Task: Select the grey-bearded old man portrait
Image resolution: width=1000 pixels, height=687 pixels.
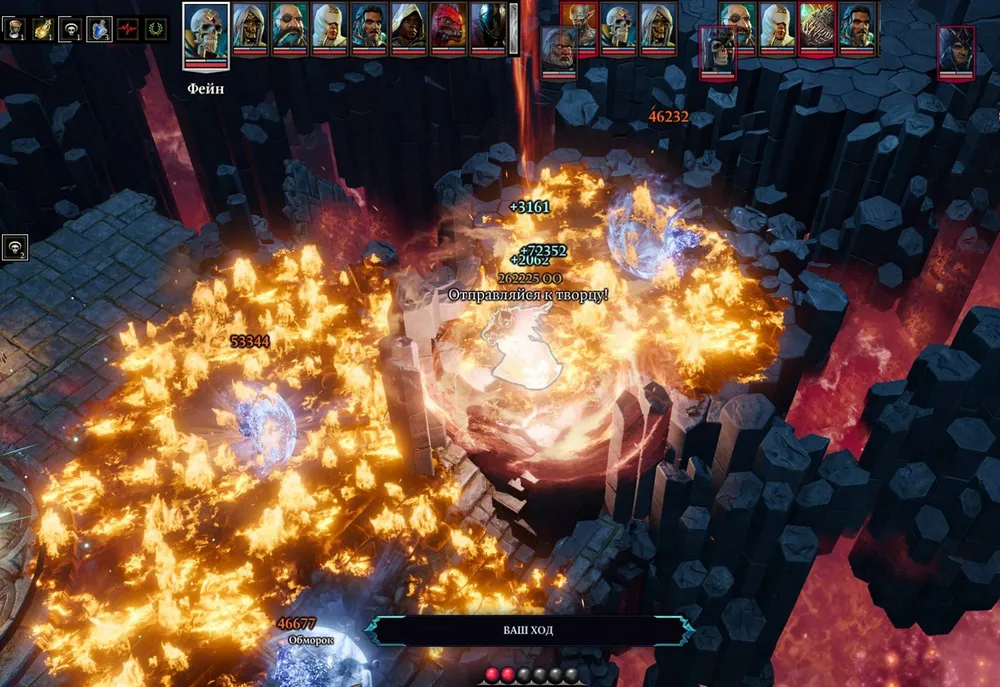Action: (558, 48)
